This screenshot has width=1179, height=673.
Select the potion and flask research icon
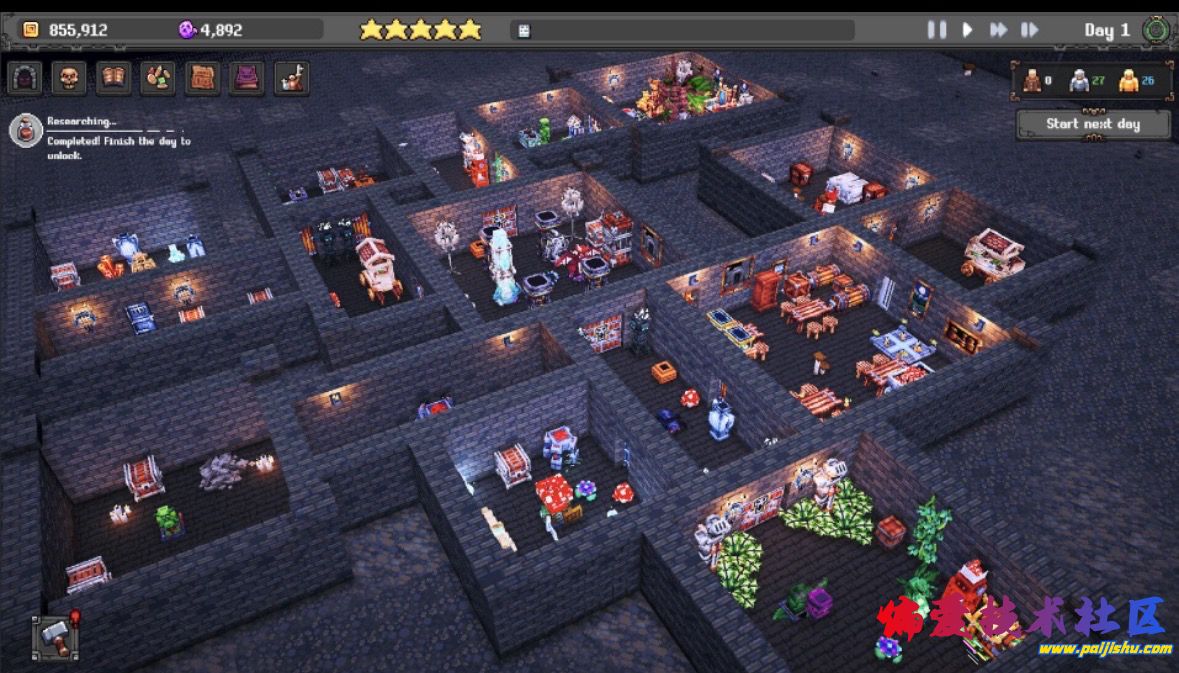click(x=291, y=78)
